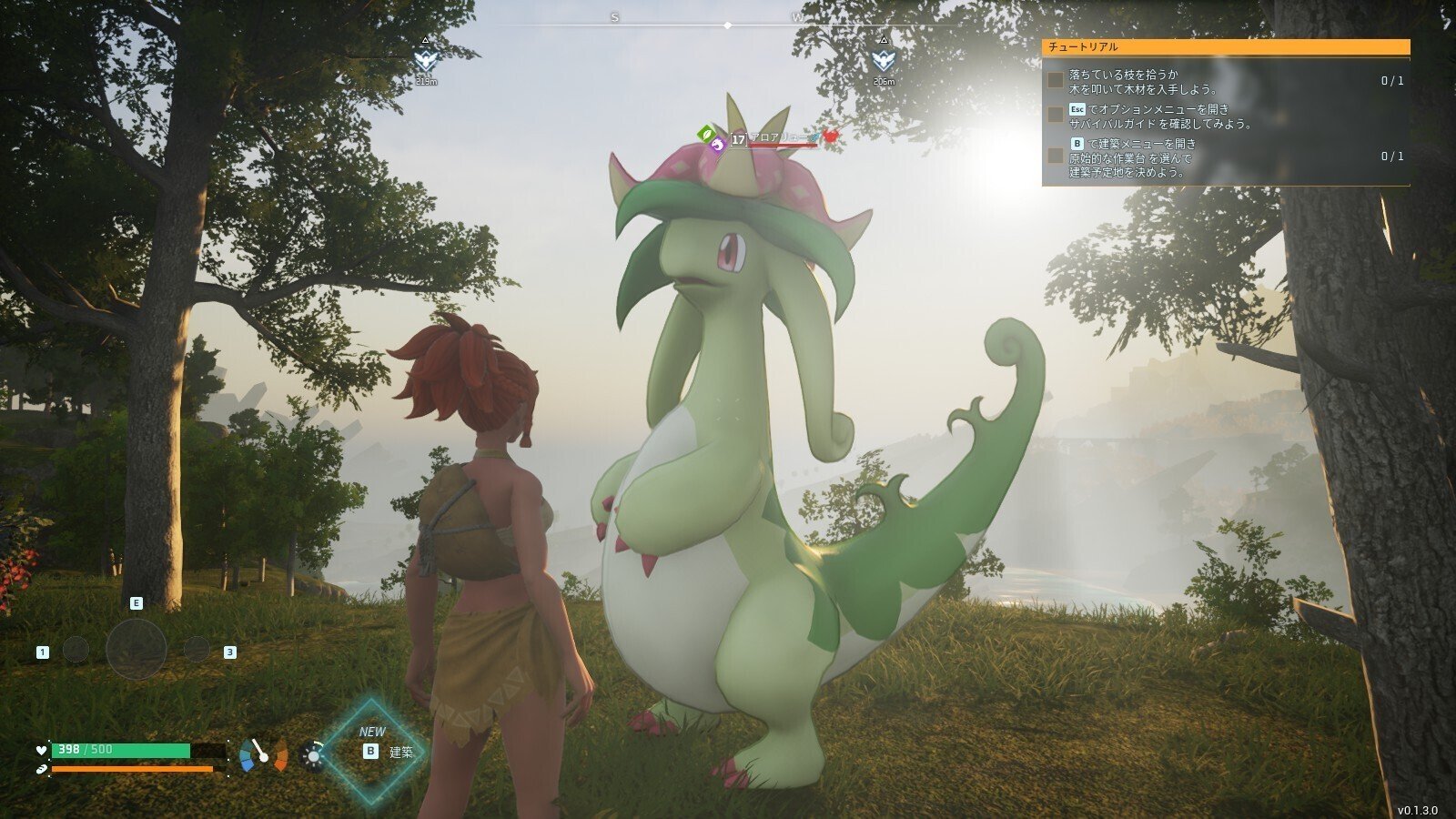Image resolution: width=1456 pixels, height=819 pixels.
Task: Select the チュートリアル tutorial header bar
Action: pos(1225,47)
